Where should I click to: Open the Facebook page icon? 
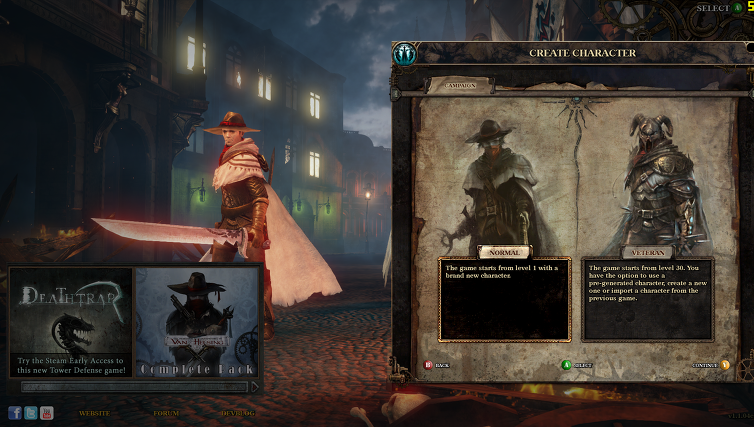pos(15,412)
